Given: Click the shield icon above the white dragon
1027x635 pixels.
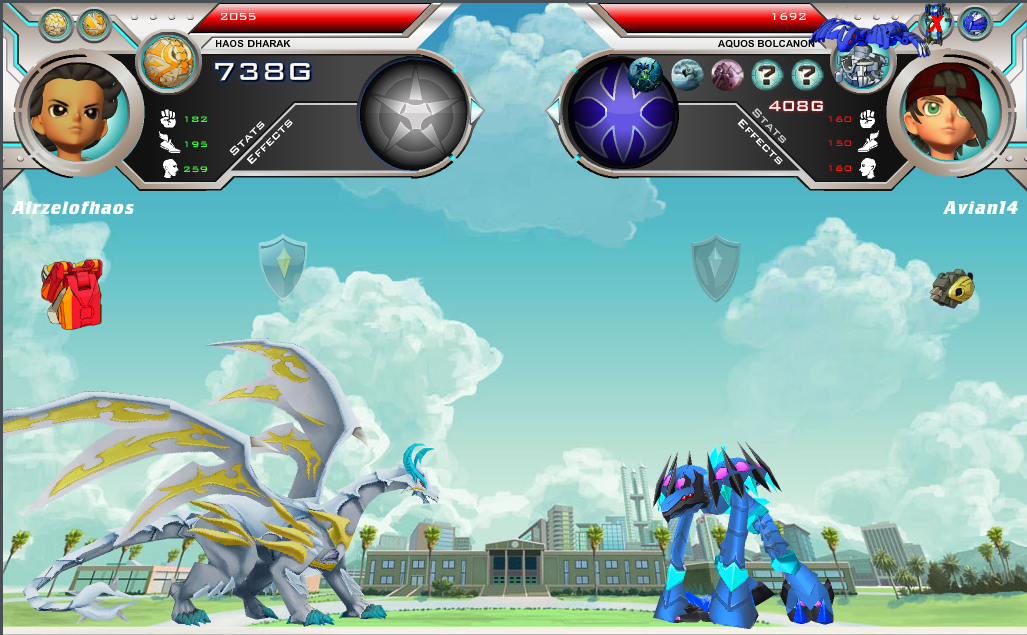Looking at the screenshot, I should click(283, 267).
